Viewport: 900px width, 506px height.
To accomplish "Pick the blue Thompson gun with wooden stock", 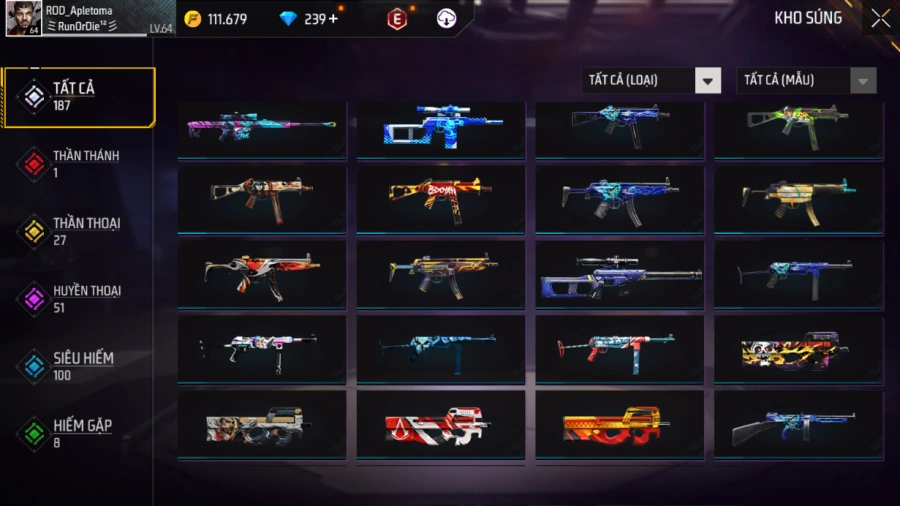I will 797,425.
